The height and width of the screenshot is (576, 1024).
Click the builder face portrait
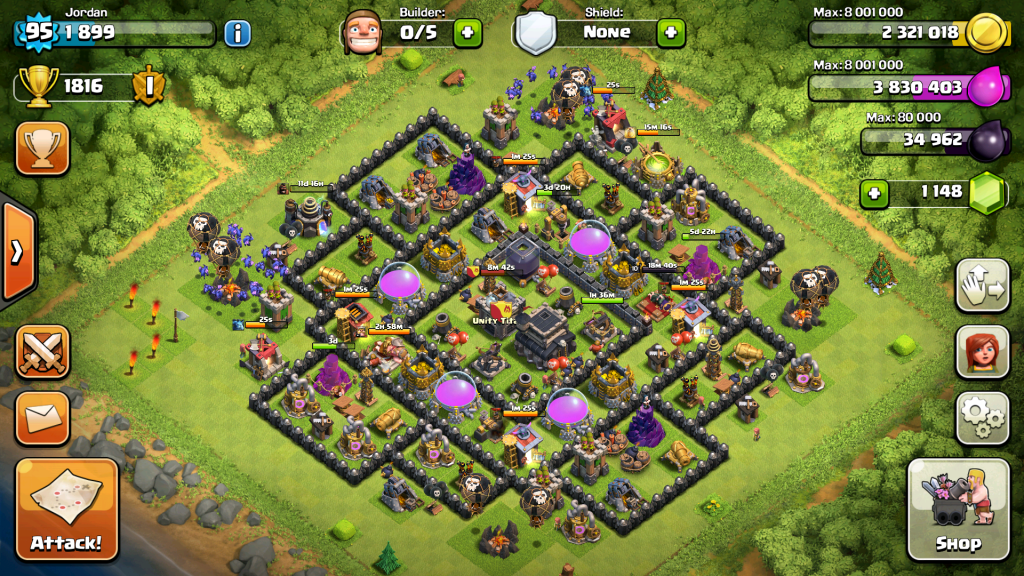click(x=362, y=33)
